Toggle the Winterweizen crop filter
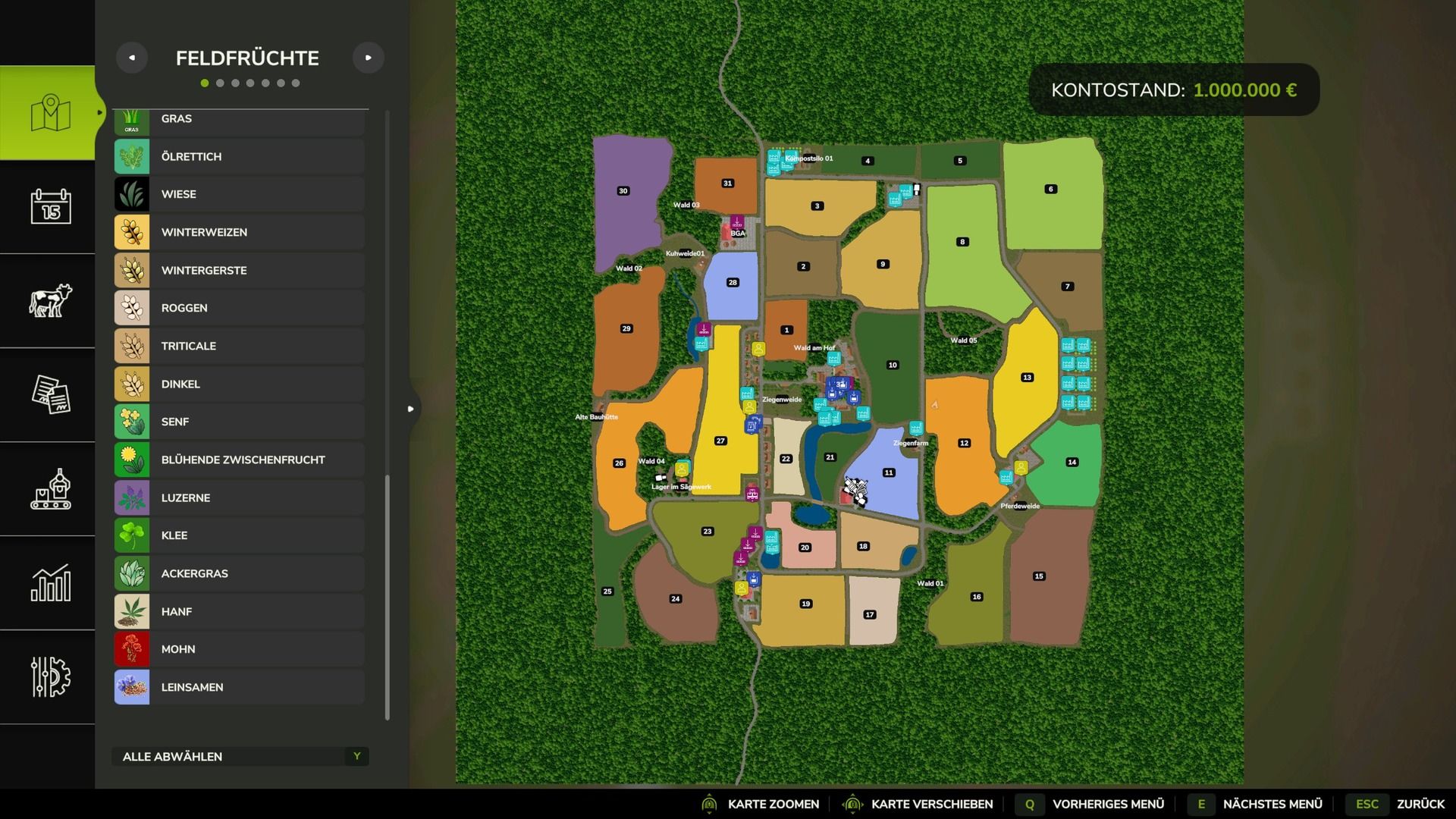 239,232
